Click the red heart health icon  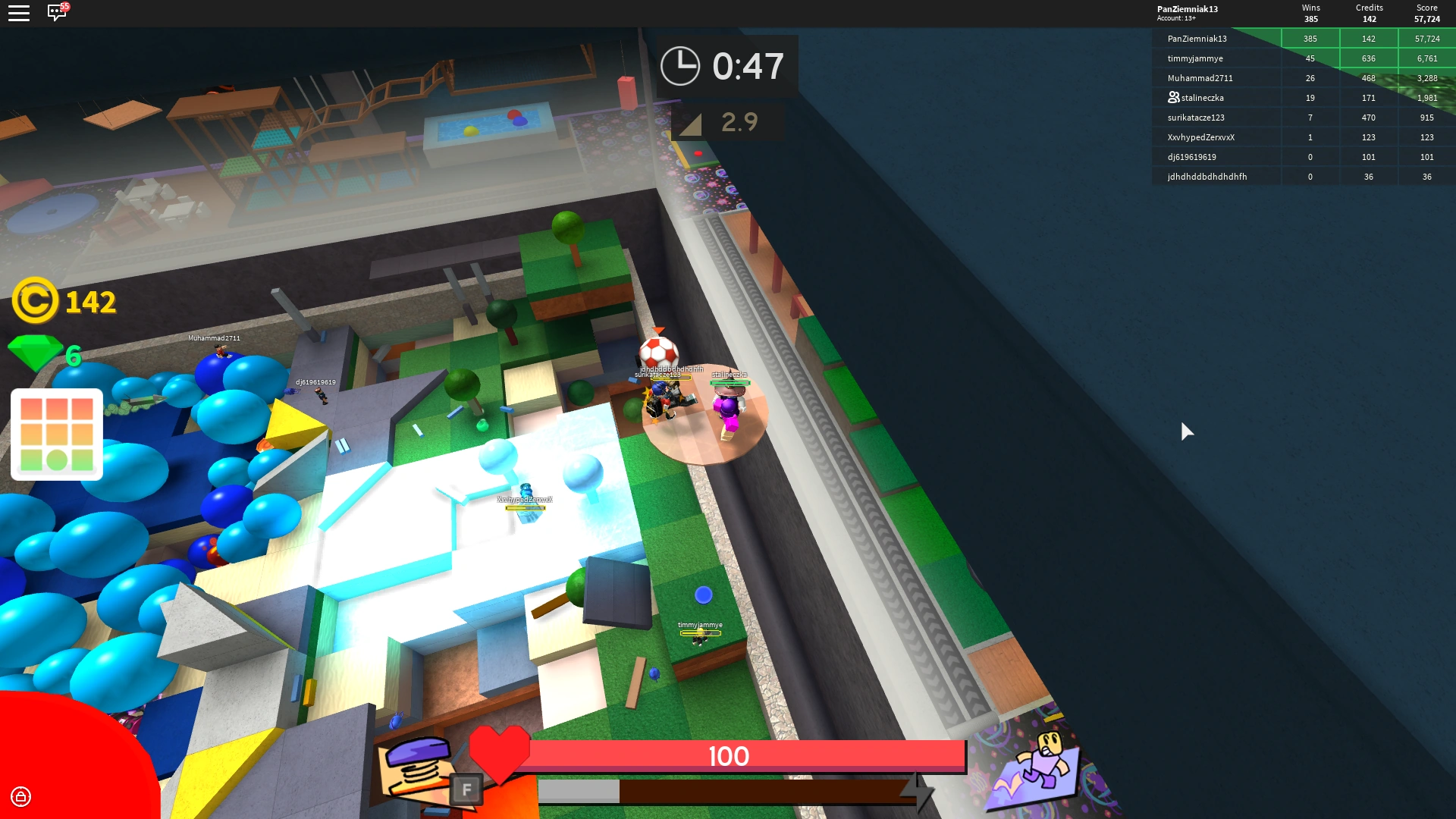tap(500, 753)
